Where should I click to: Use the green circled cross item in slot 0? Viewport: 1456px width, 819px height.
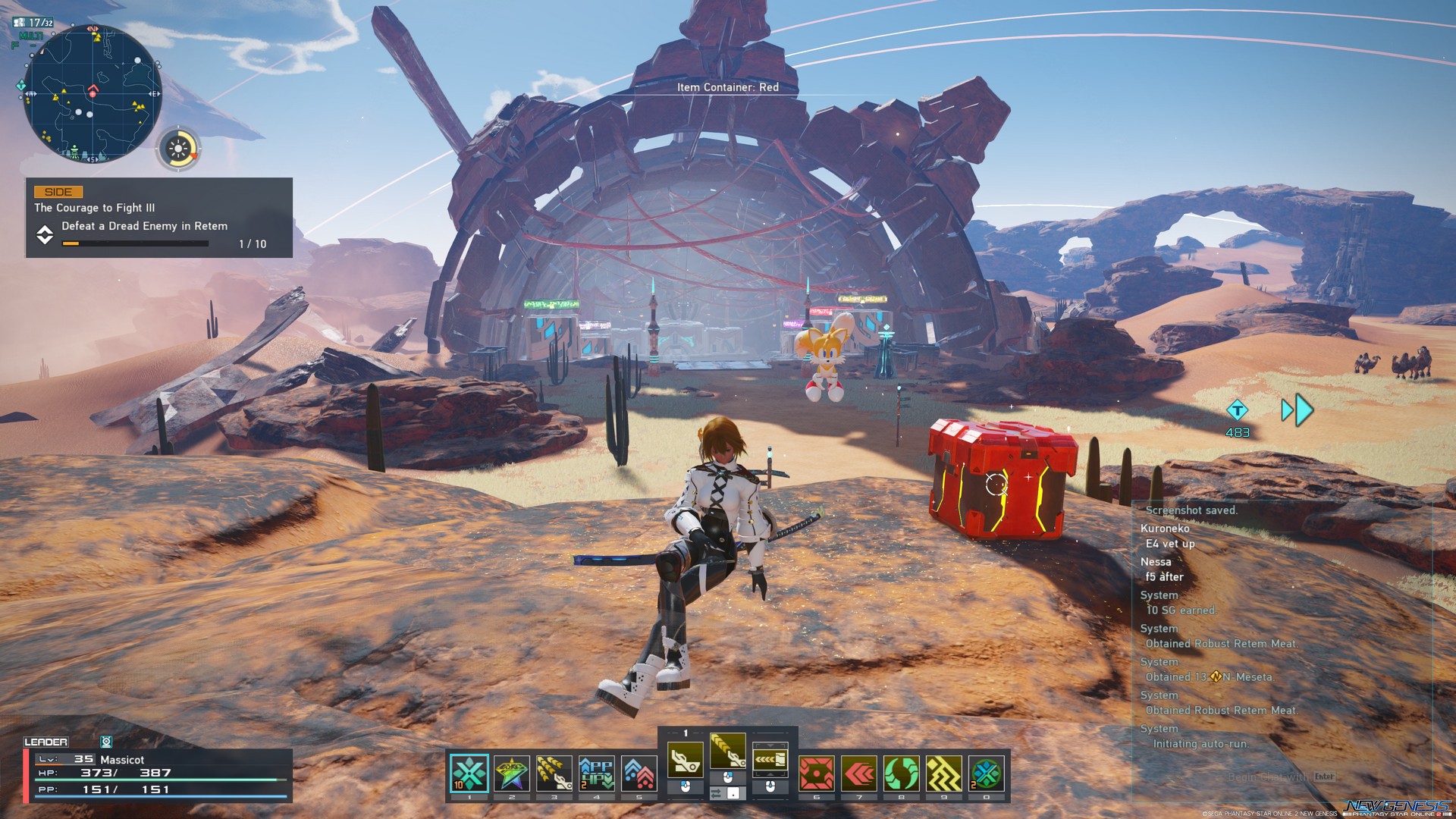point(987,773)
